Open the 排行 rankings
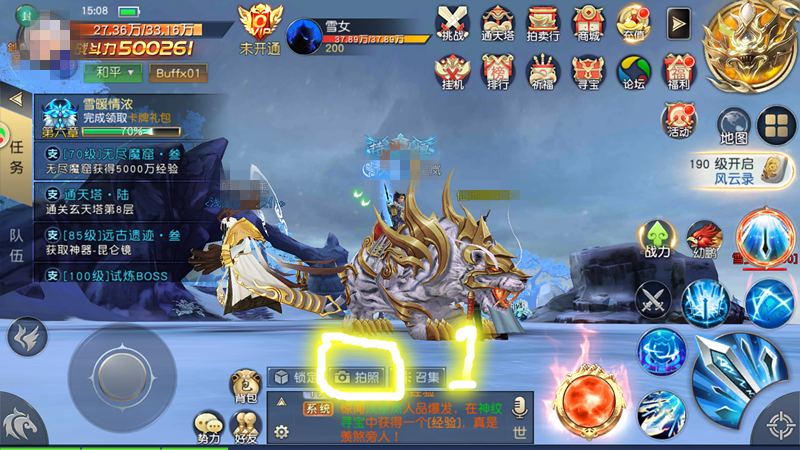800x450 pixels. point(498,71)
